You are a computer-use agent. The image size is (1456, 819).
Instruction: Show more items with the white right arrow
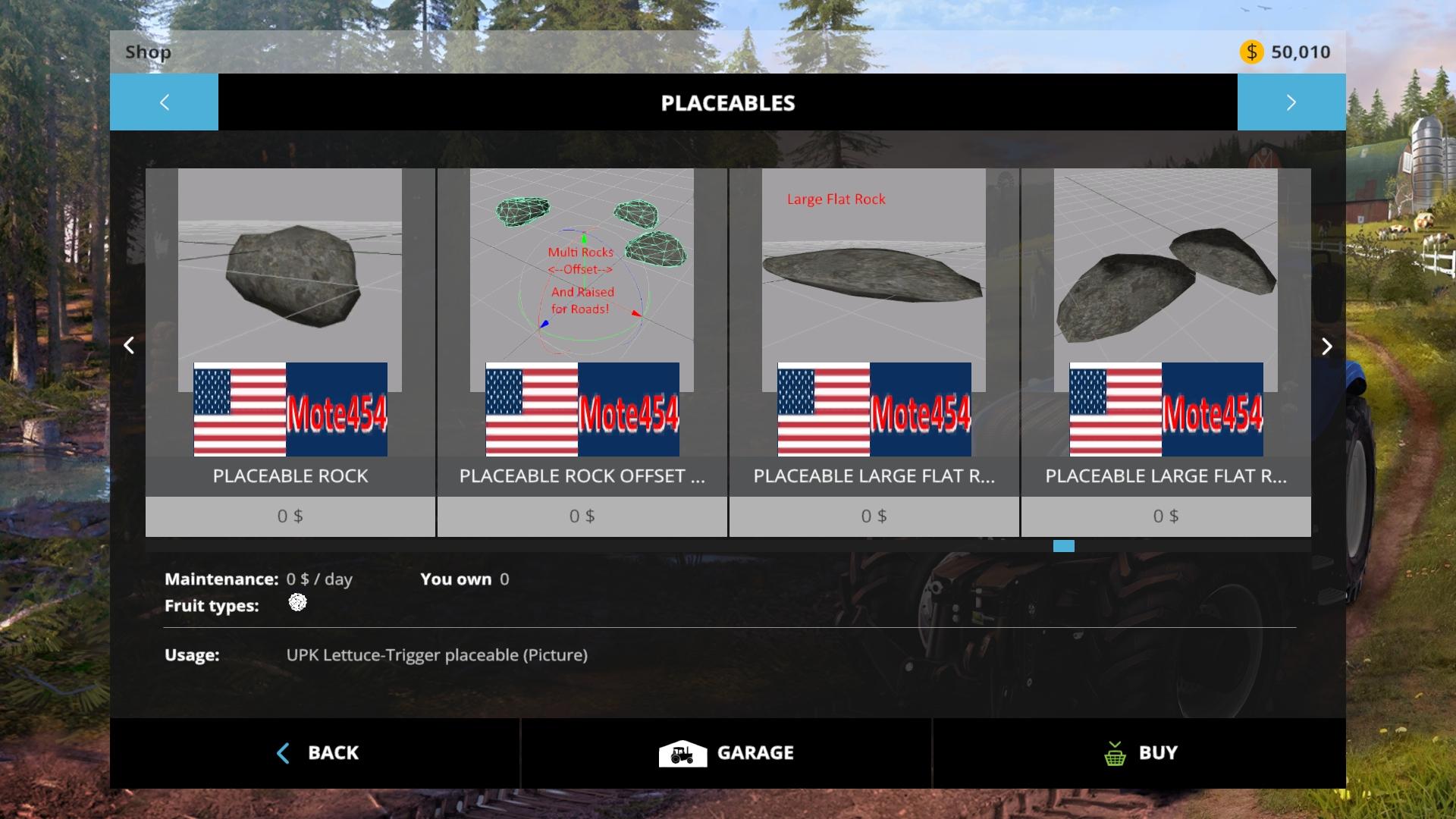[1326, 346]
